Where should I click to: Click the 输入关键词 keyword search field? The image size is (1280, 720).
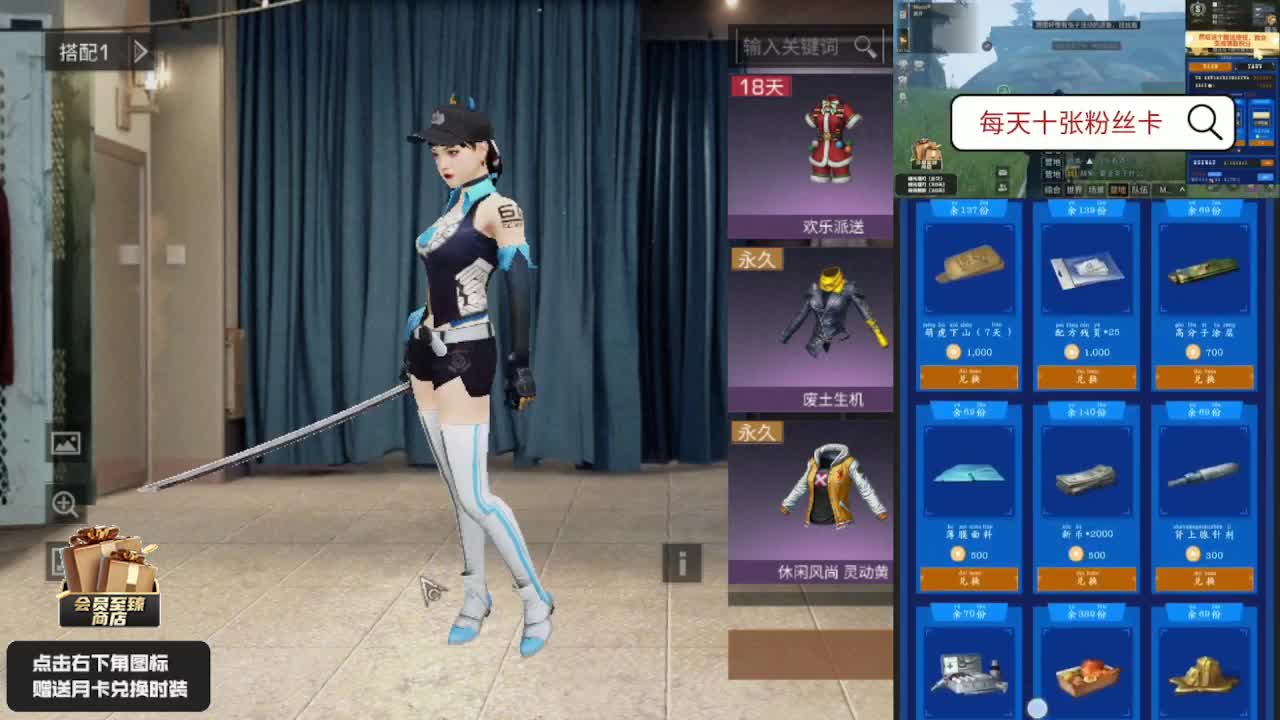[x=790, y=46]
